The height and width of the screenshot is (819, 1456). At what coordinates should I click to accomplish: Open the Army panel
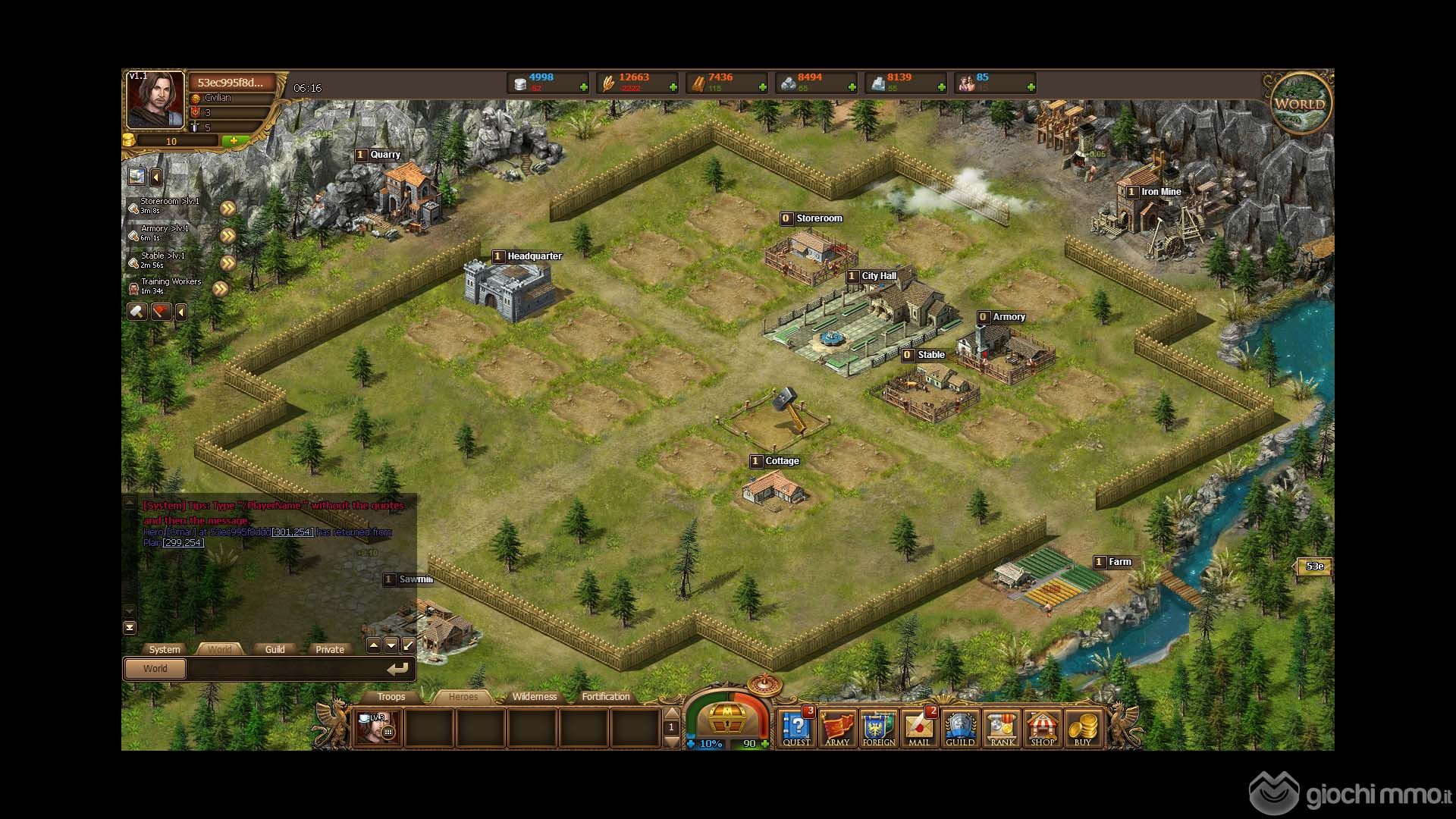click(837, 728)
